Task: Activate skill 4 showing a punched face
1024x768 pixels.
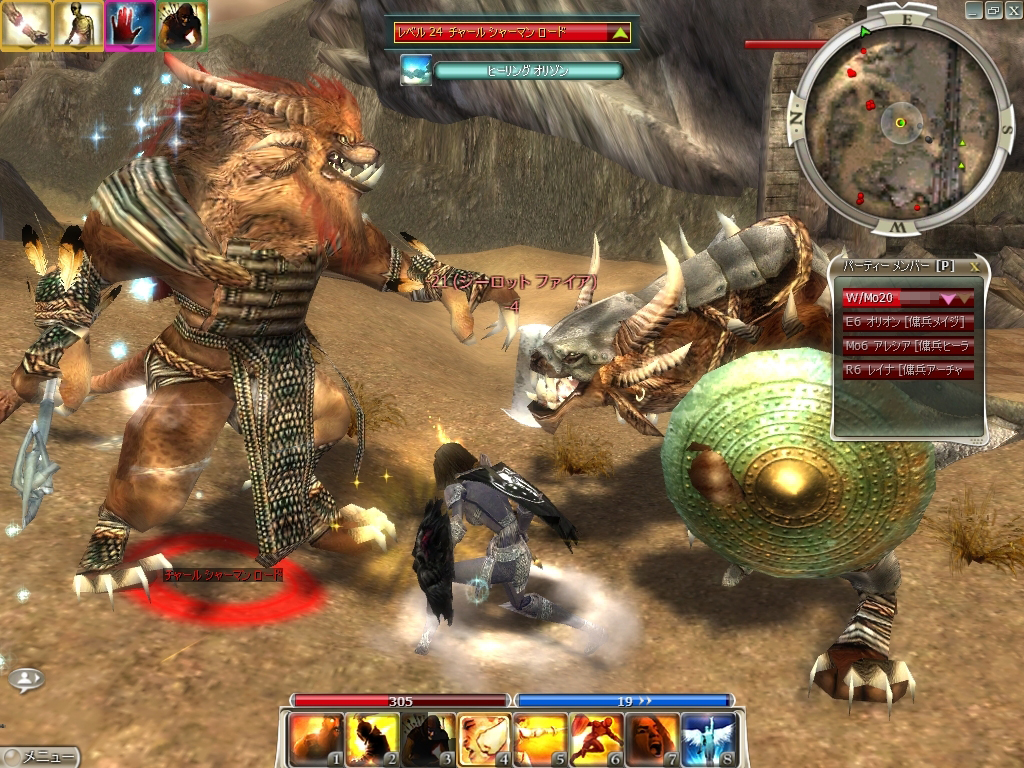Action: pyautogui.click(x=485, y=739)
